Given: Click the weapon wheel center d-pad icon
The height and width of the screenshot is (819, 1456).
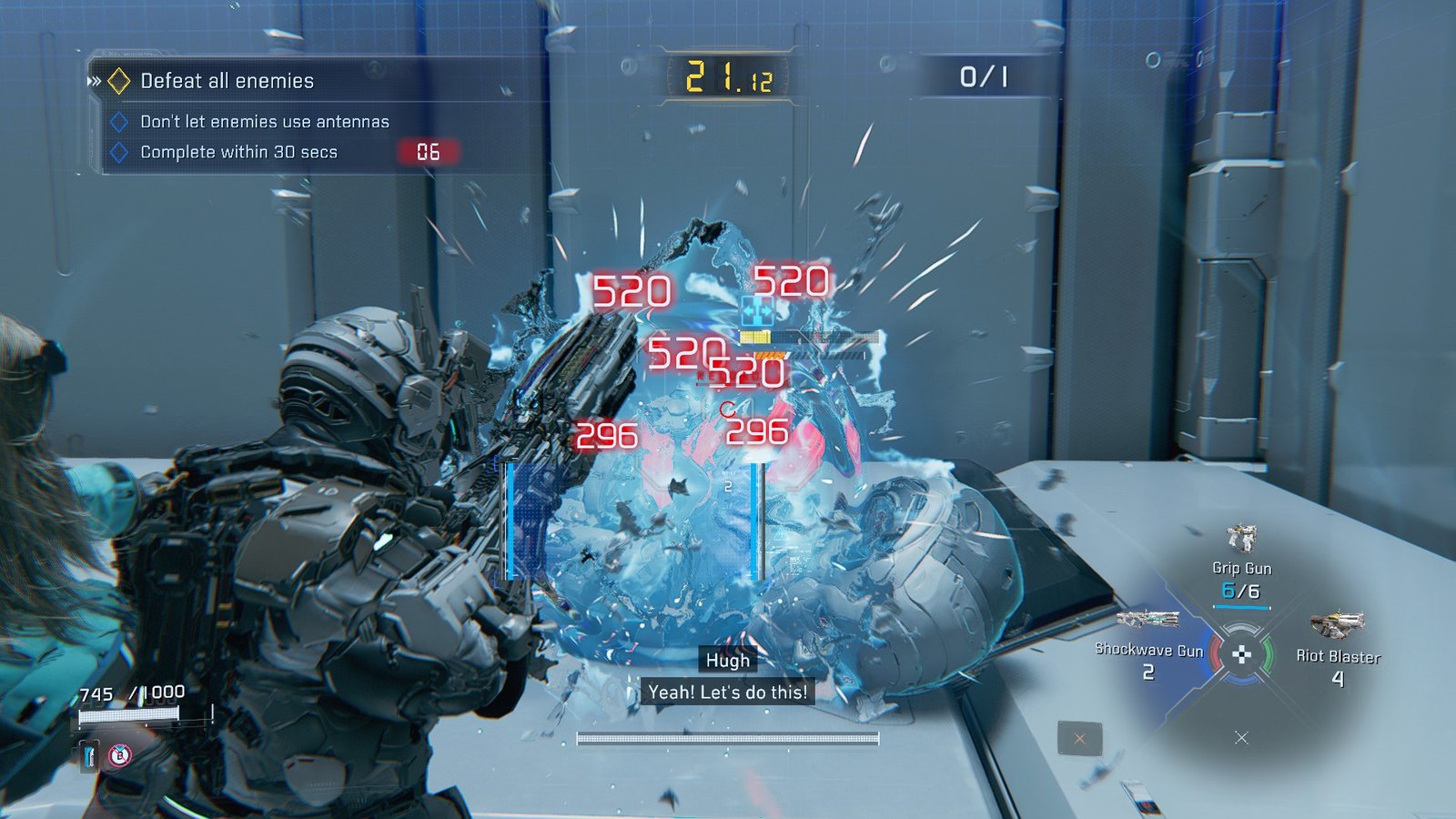Looking at the screenshot, I should pyautogui.click(x=1241, y=653).
